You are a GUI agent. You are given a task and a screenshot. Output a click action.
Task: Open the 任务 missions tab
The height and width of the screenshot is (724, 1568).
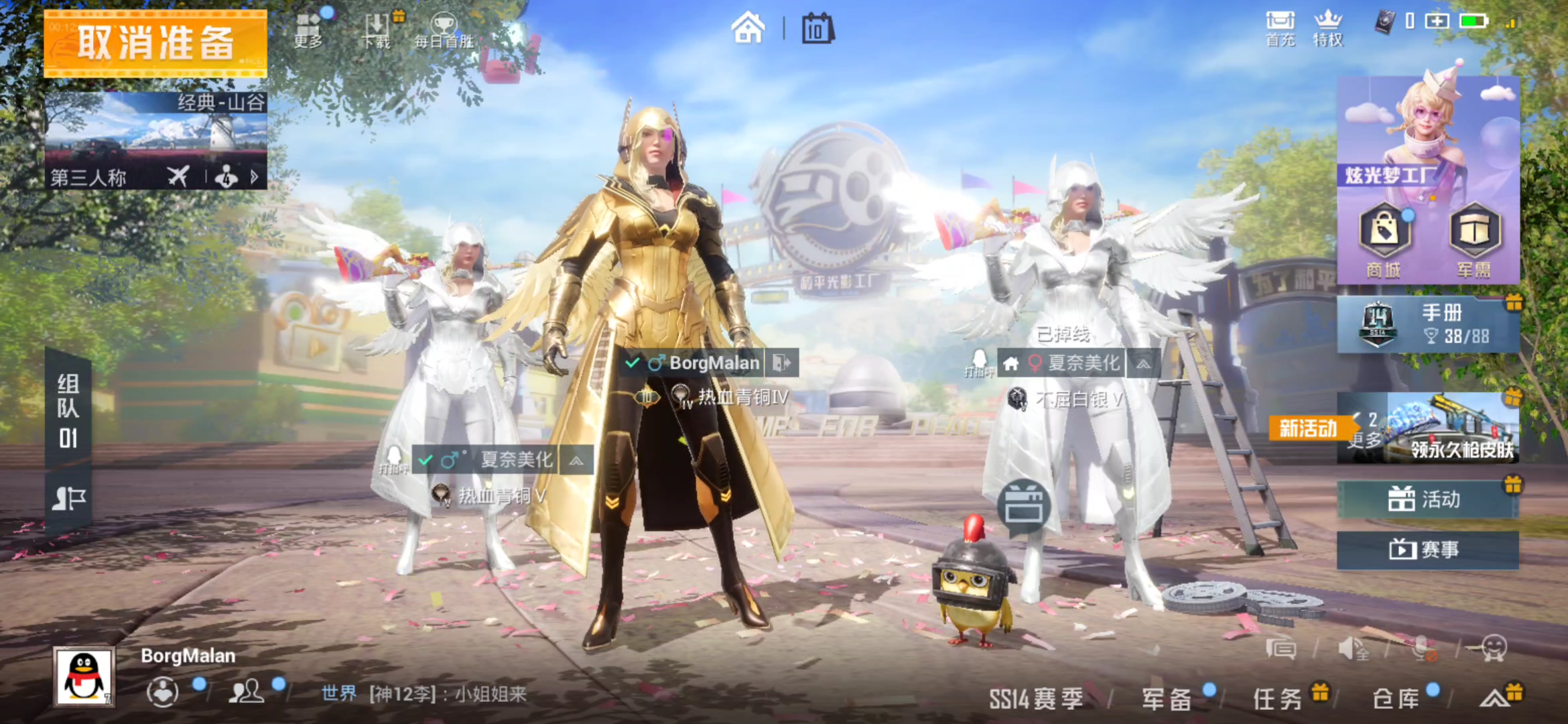click(x=1278, y=699)
